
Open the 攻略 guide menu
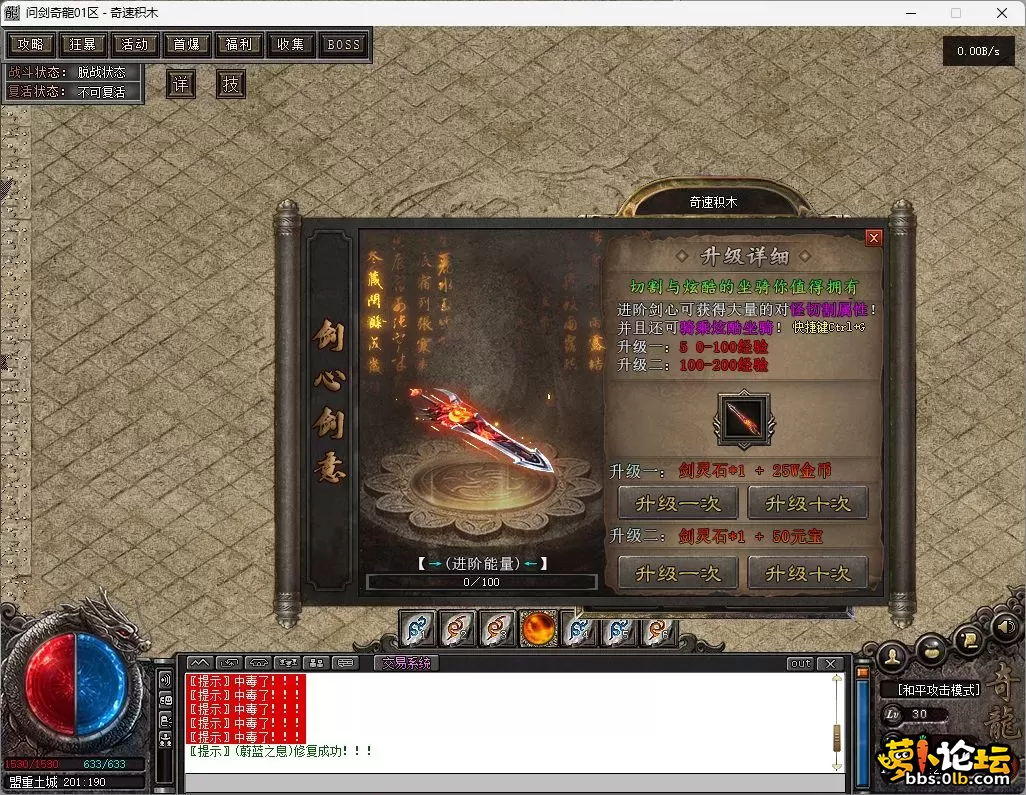point(31,45)
